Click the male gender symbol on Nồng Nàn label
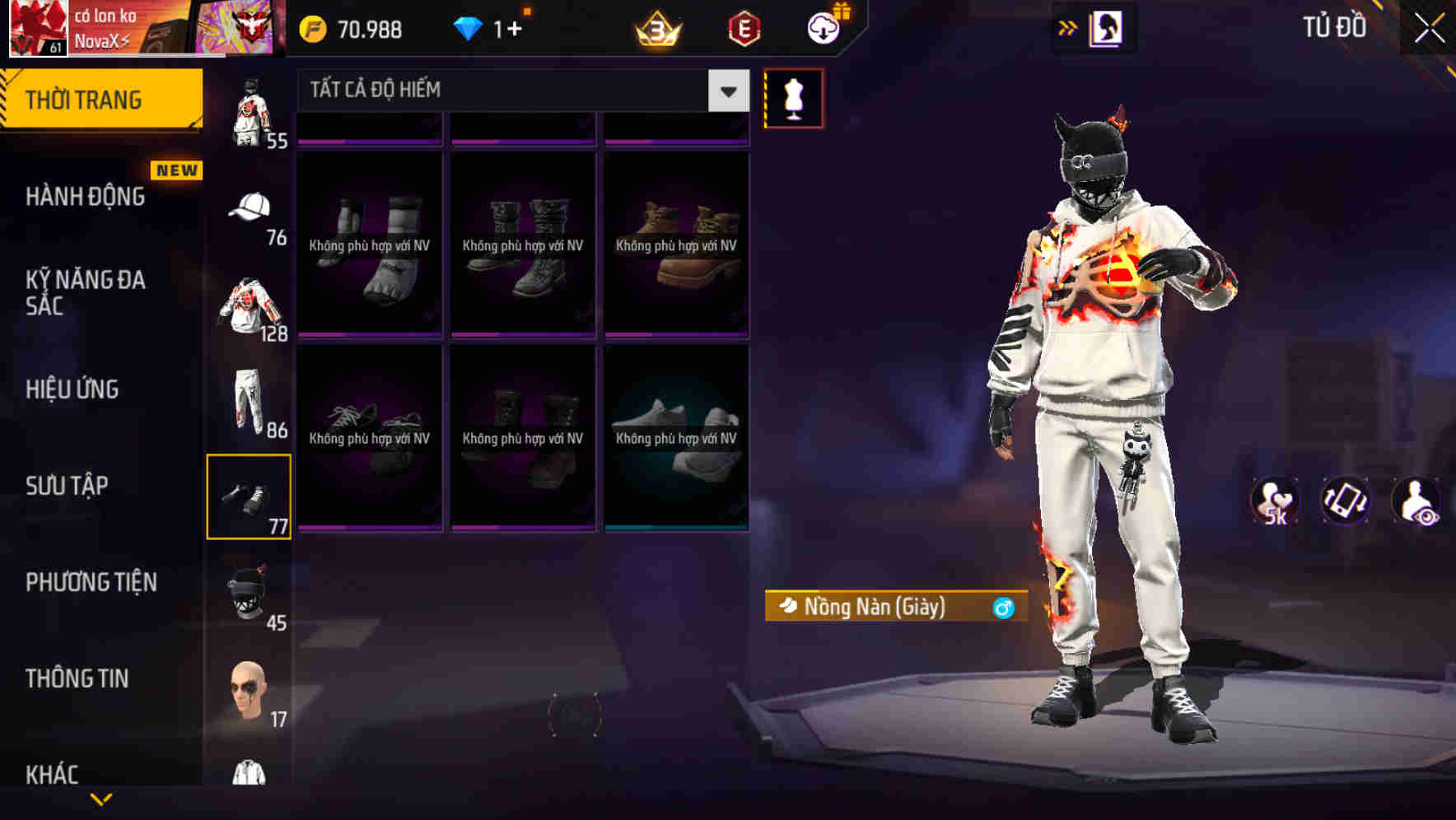This screenshot has width=1456, height=820. point(1003,608)
